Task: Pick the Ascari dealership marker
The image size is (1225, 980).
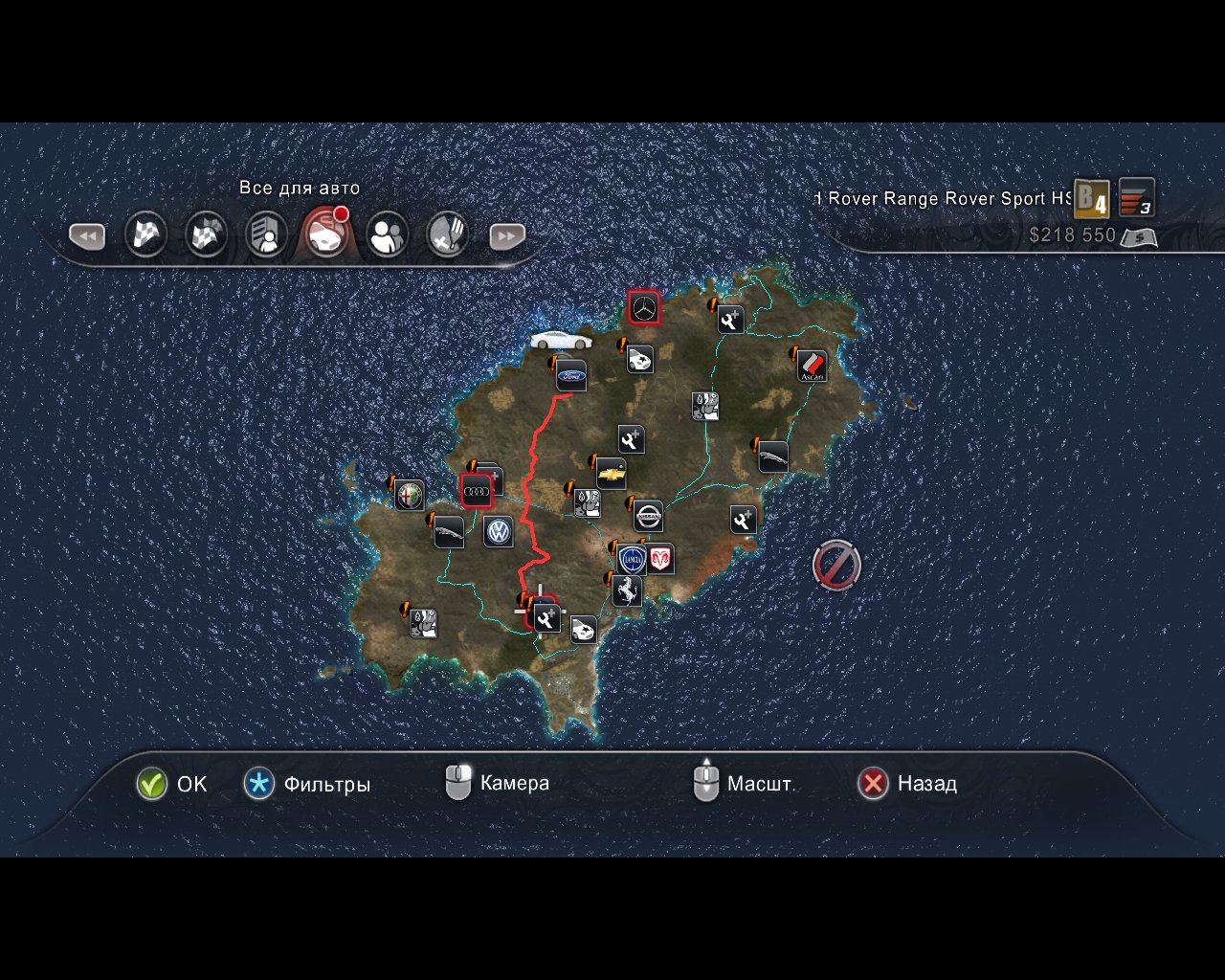Action: tap(812, 366)
